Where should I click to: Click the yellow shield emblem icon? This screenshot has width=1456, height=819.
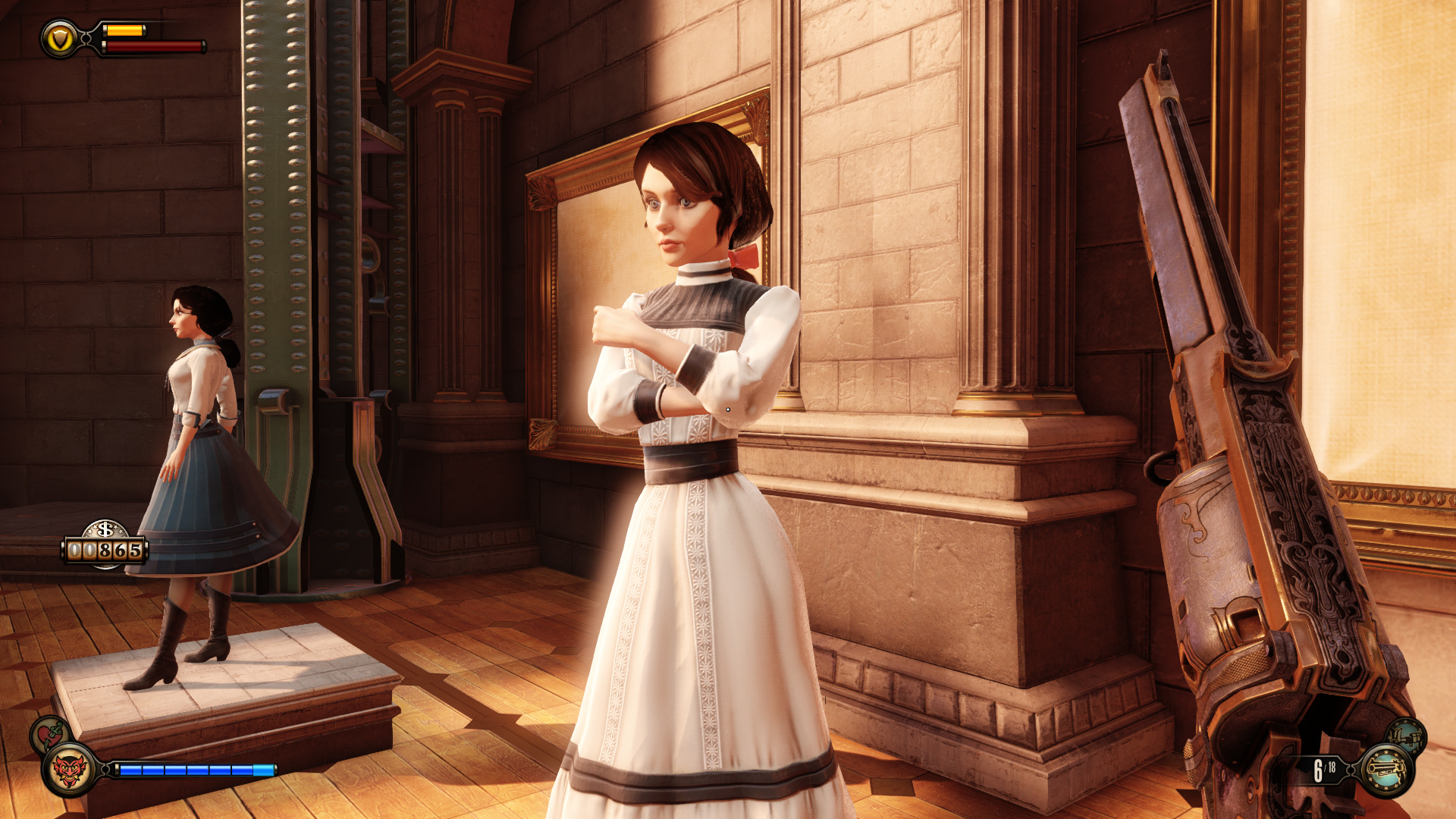60,39
